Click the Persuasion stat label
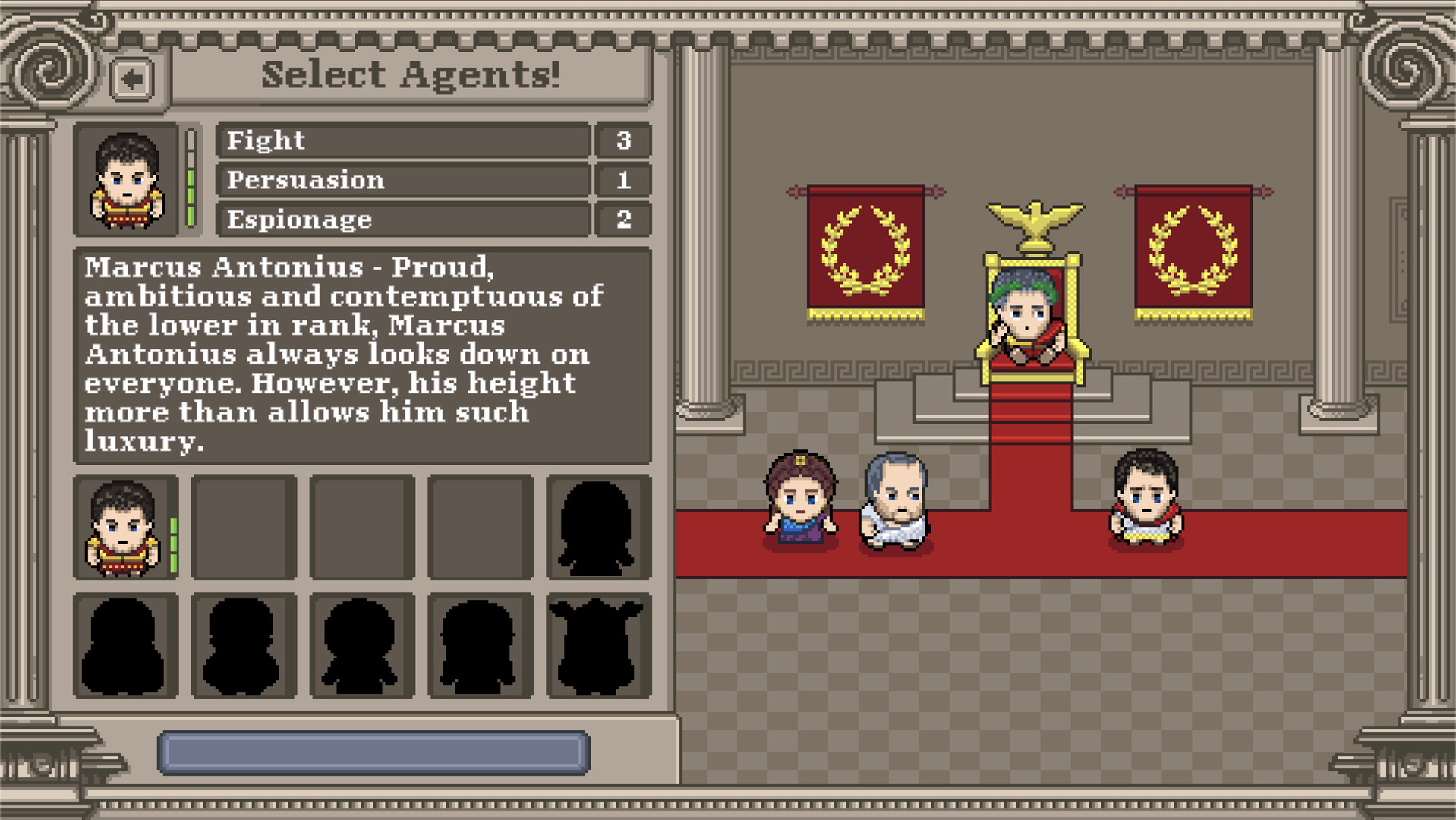The height and width of the screenshot is (820, 1456). click(304, 180)
